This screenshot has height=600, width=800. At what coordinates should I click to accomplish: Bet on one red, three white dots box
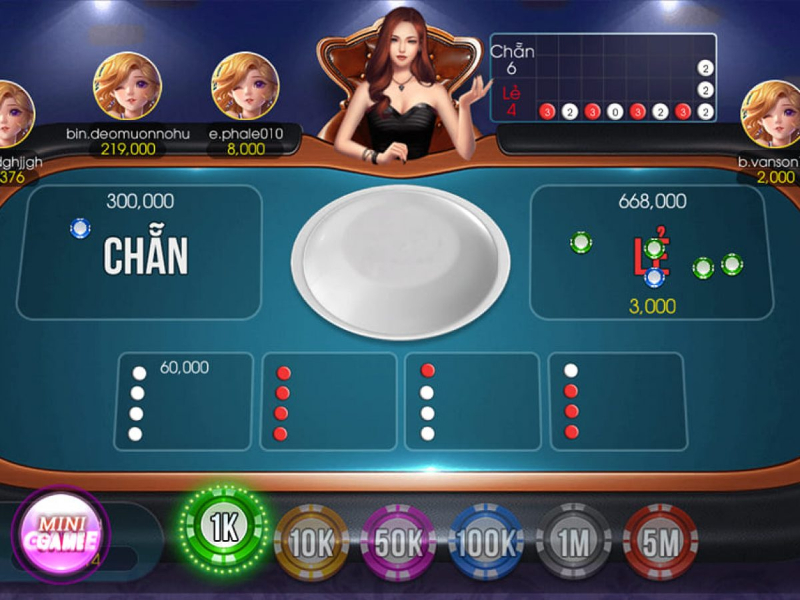[472, 402]
